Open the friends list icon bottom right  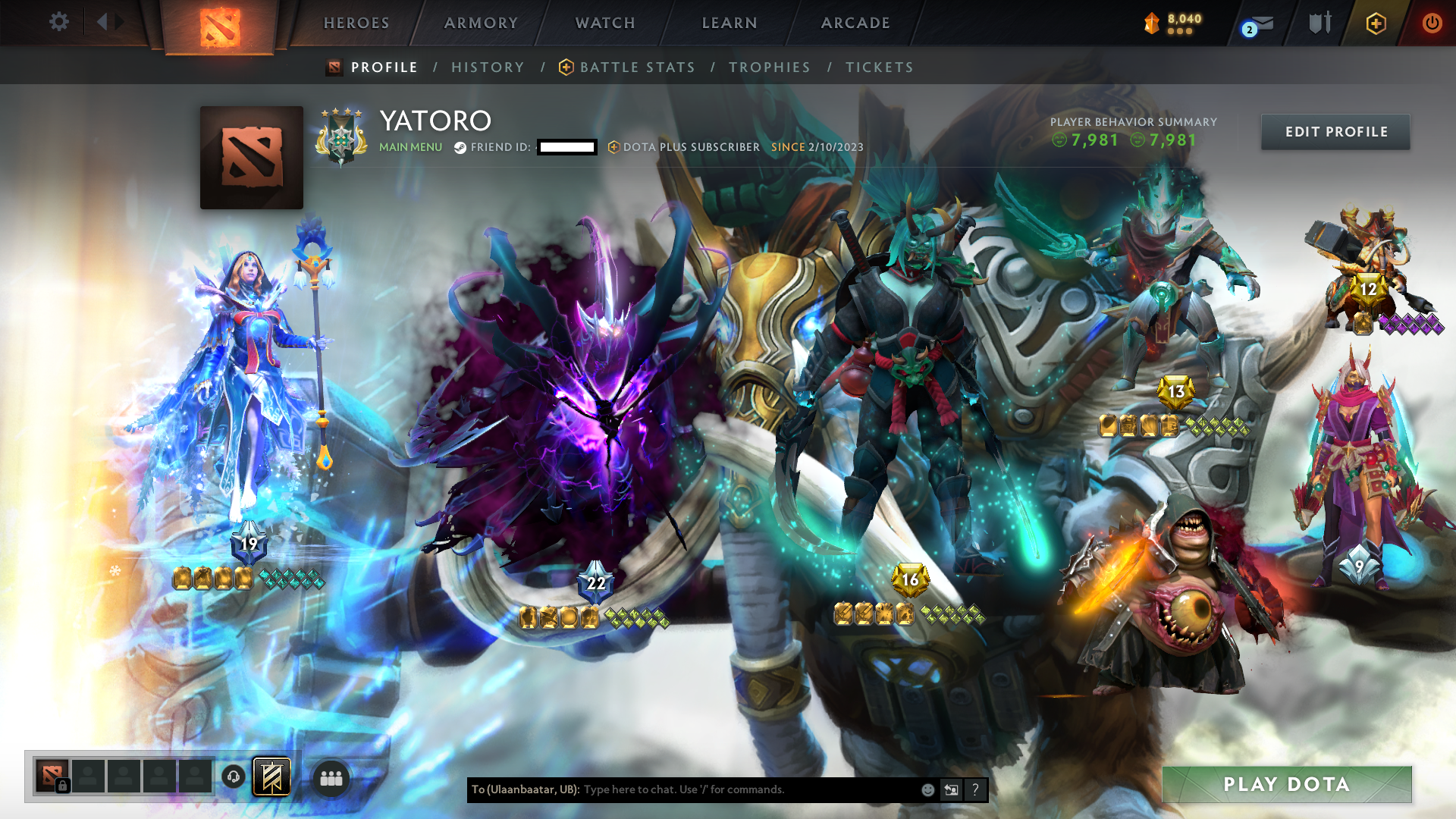(330, 777)
